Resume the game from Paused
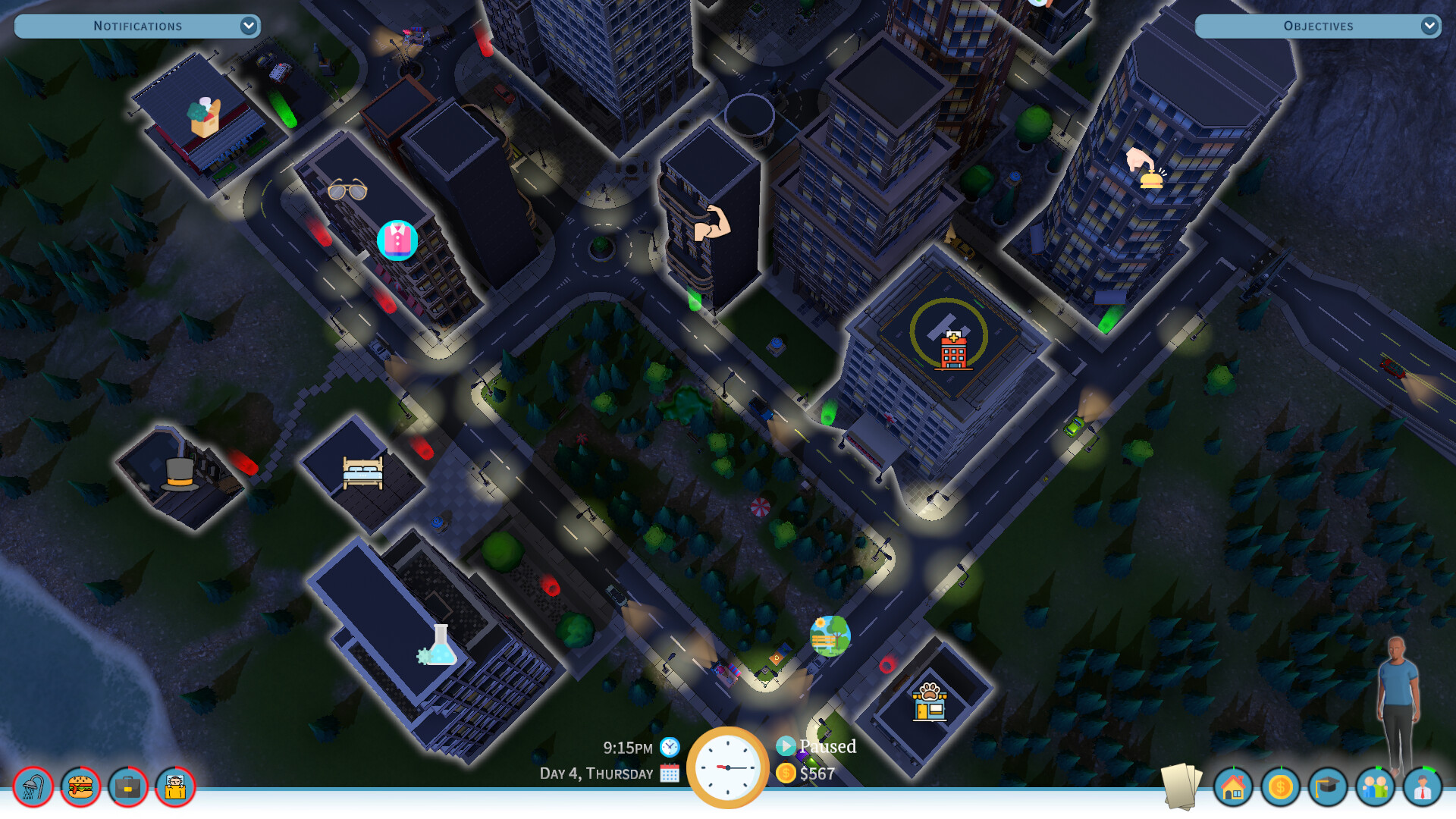 click(x=786, y=745)
